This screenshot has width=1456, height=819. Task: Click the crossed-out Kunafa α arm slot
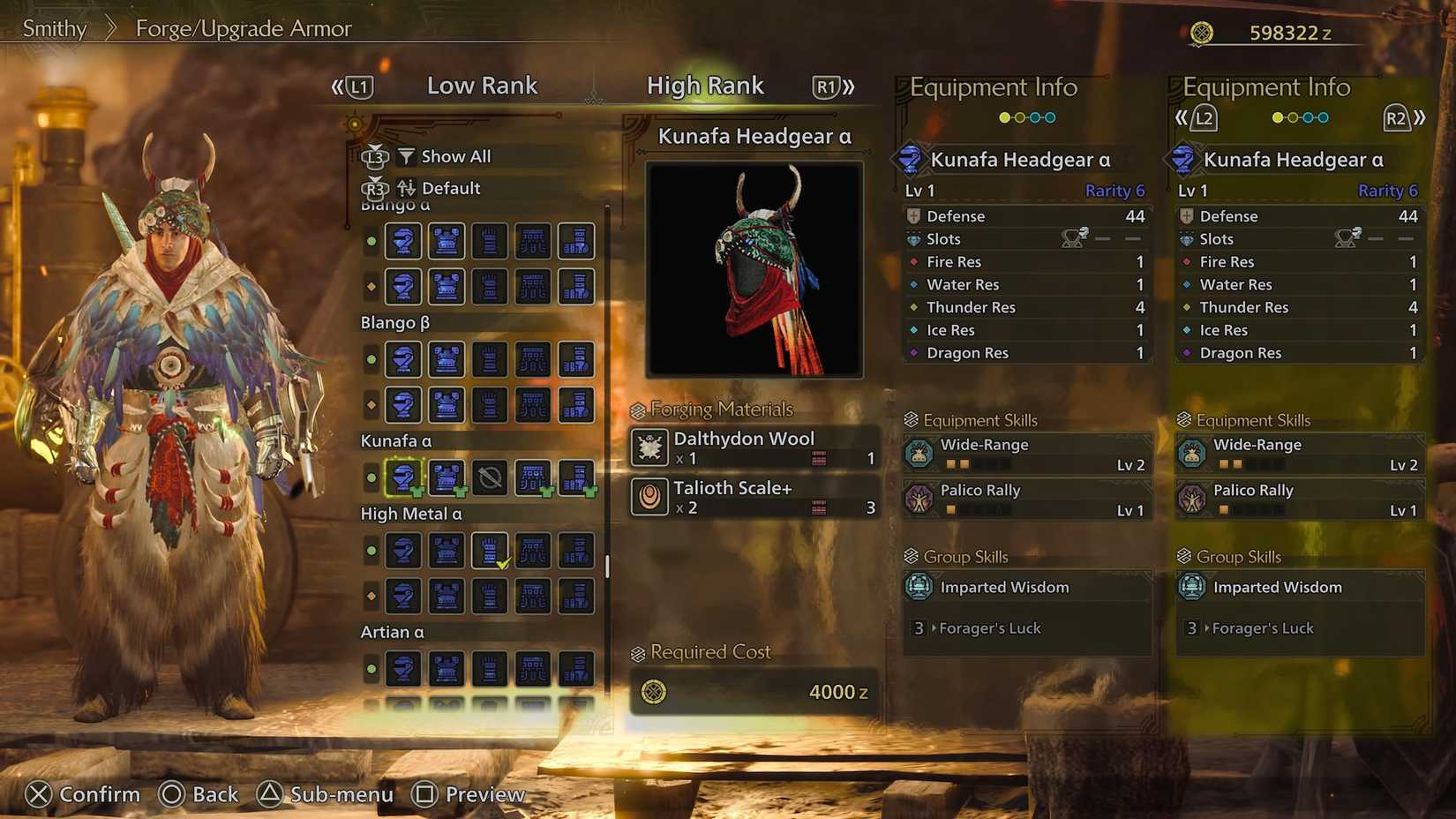490,477
